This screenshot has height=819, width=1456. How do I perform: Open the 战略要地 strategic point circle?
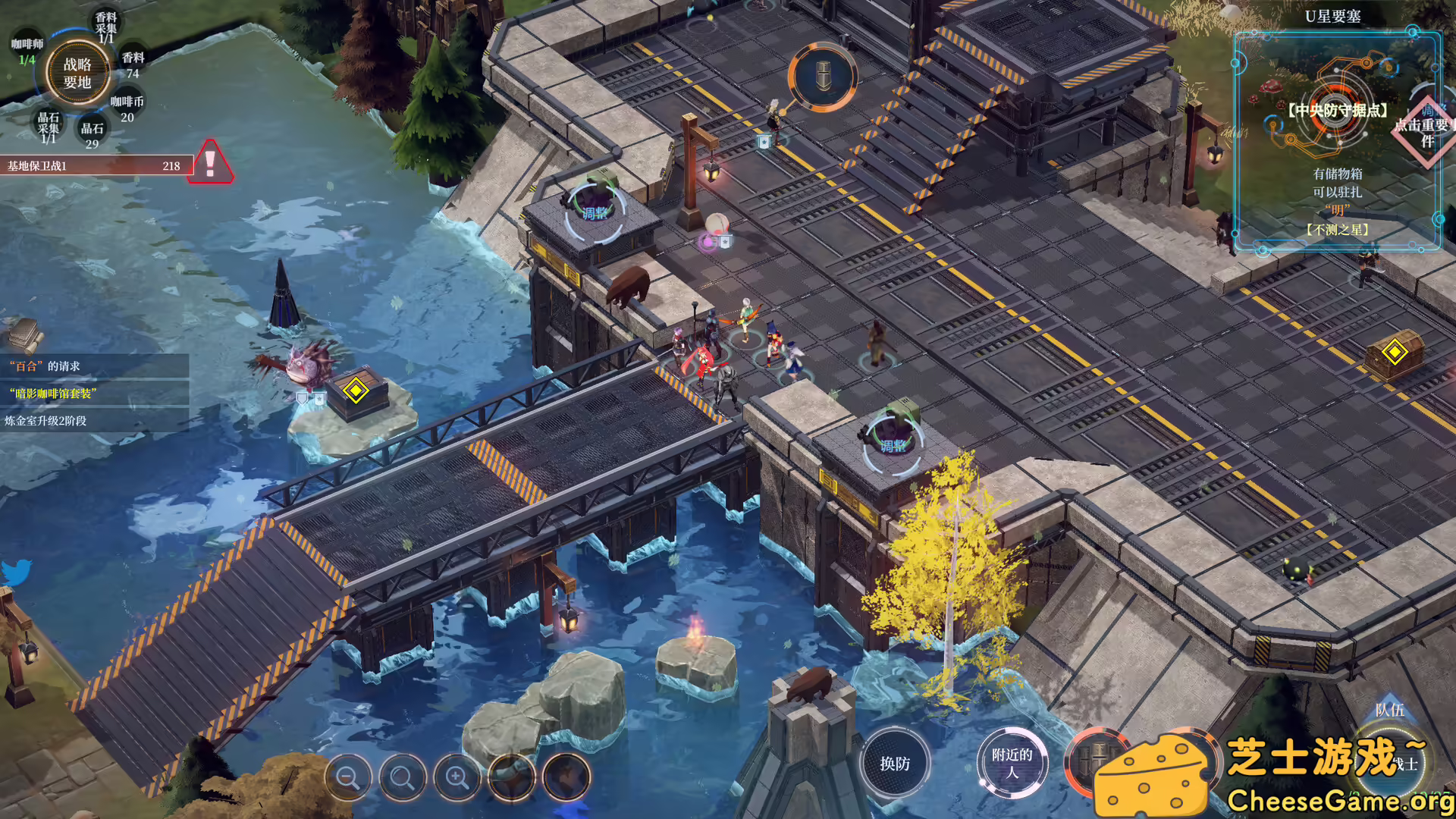coord(77,74)
